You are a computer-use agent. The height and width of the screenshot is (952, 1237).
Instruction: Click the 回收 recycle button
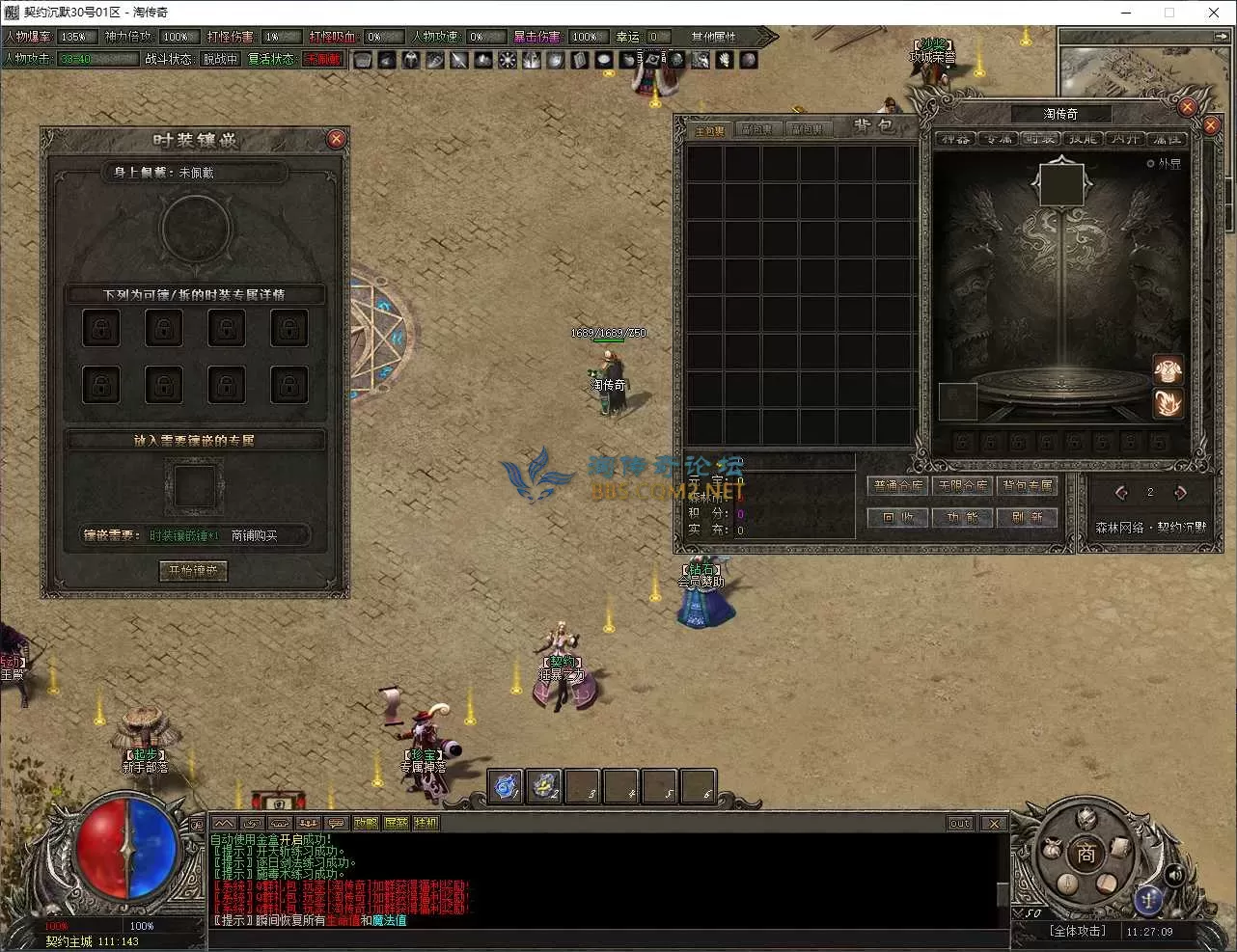click(898, 518)
